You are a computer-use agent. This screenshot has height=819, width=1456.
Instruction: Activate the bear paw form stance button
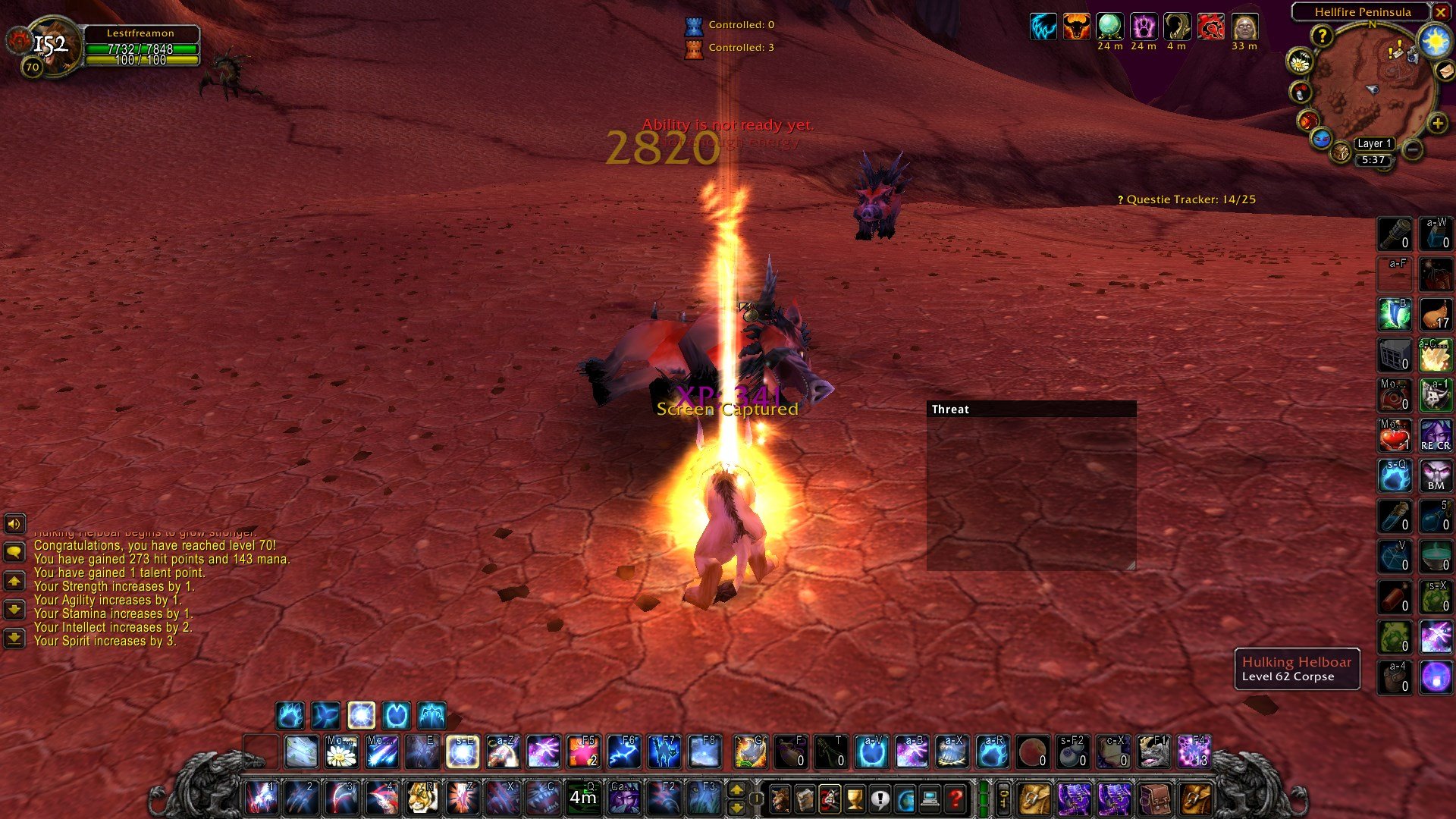(290, 715)
